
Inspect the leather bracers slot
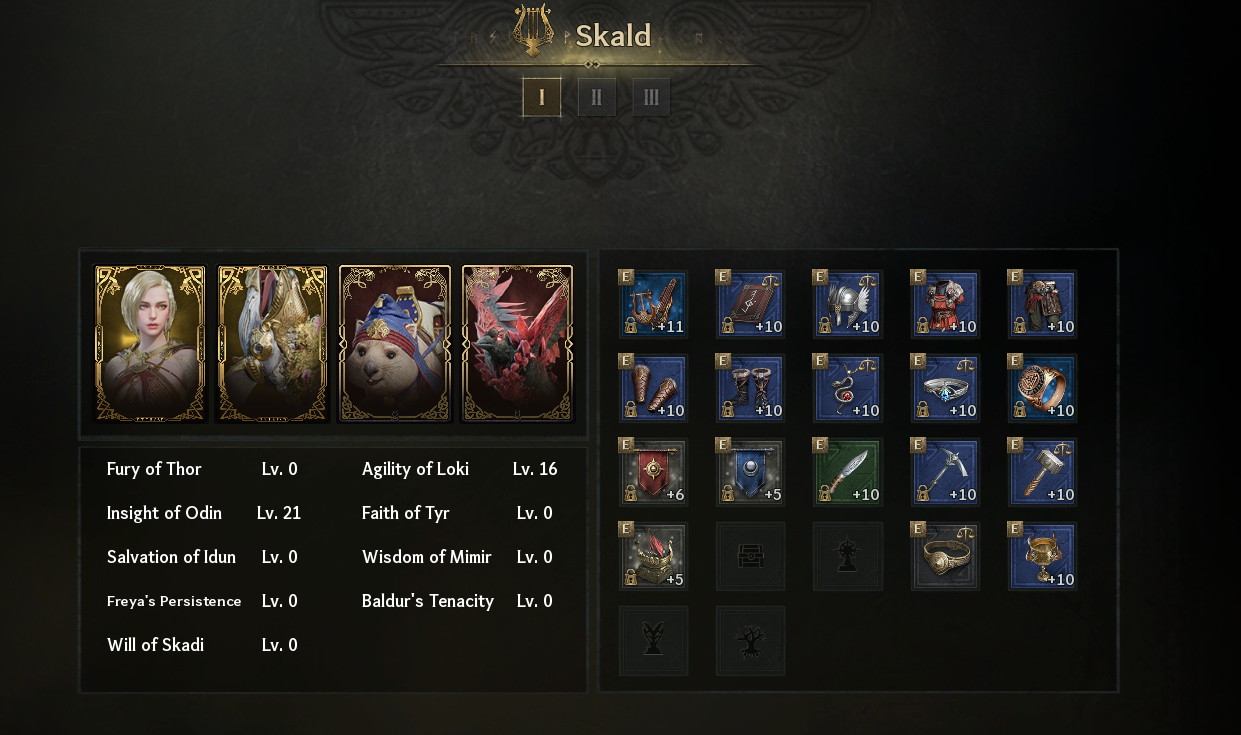click(x=653, y=388)
